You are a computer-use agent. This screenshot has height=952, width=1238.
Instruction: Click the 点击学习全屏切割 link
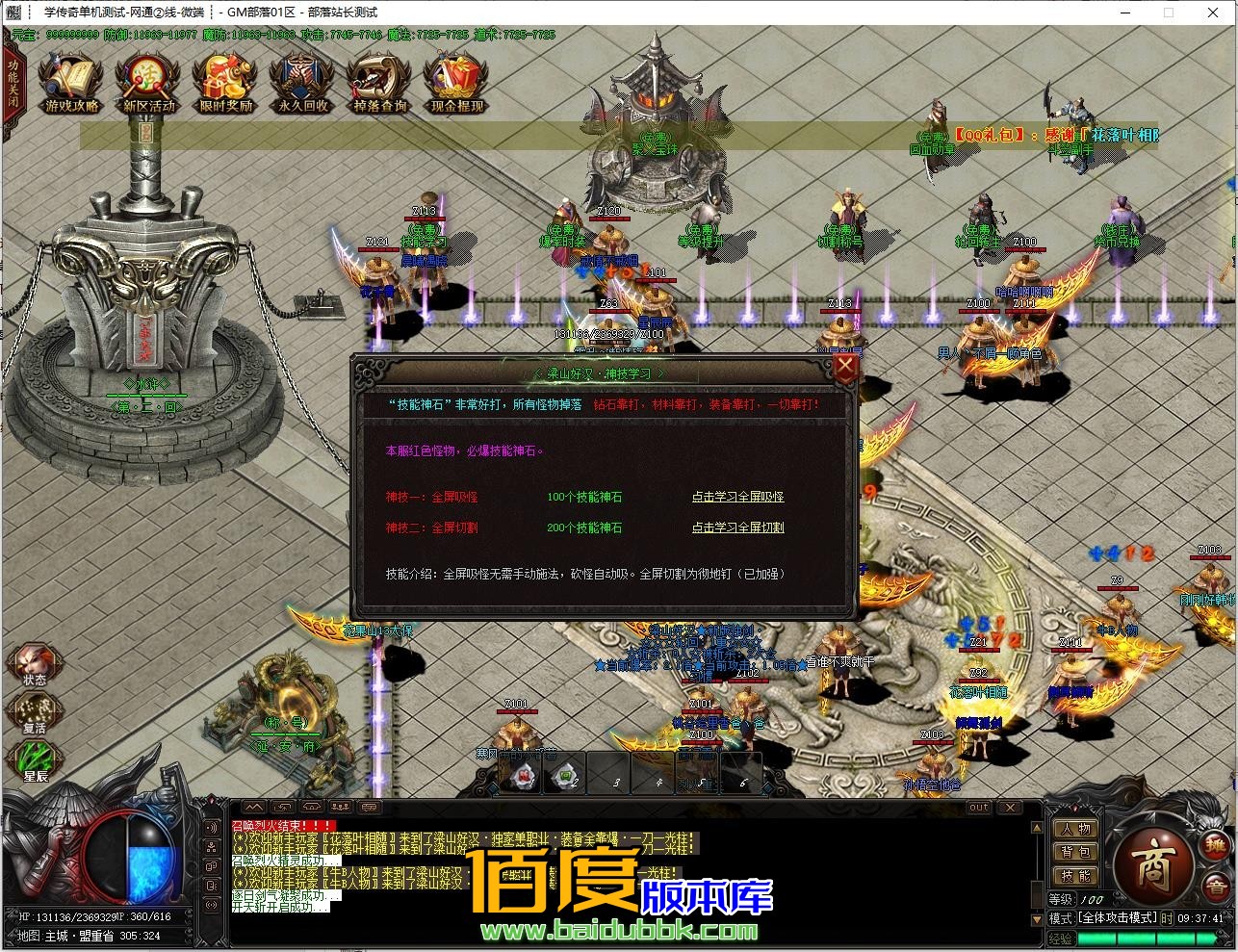pos(737,527)
